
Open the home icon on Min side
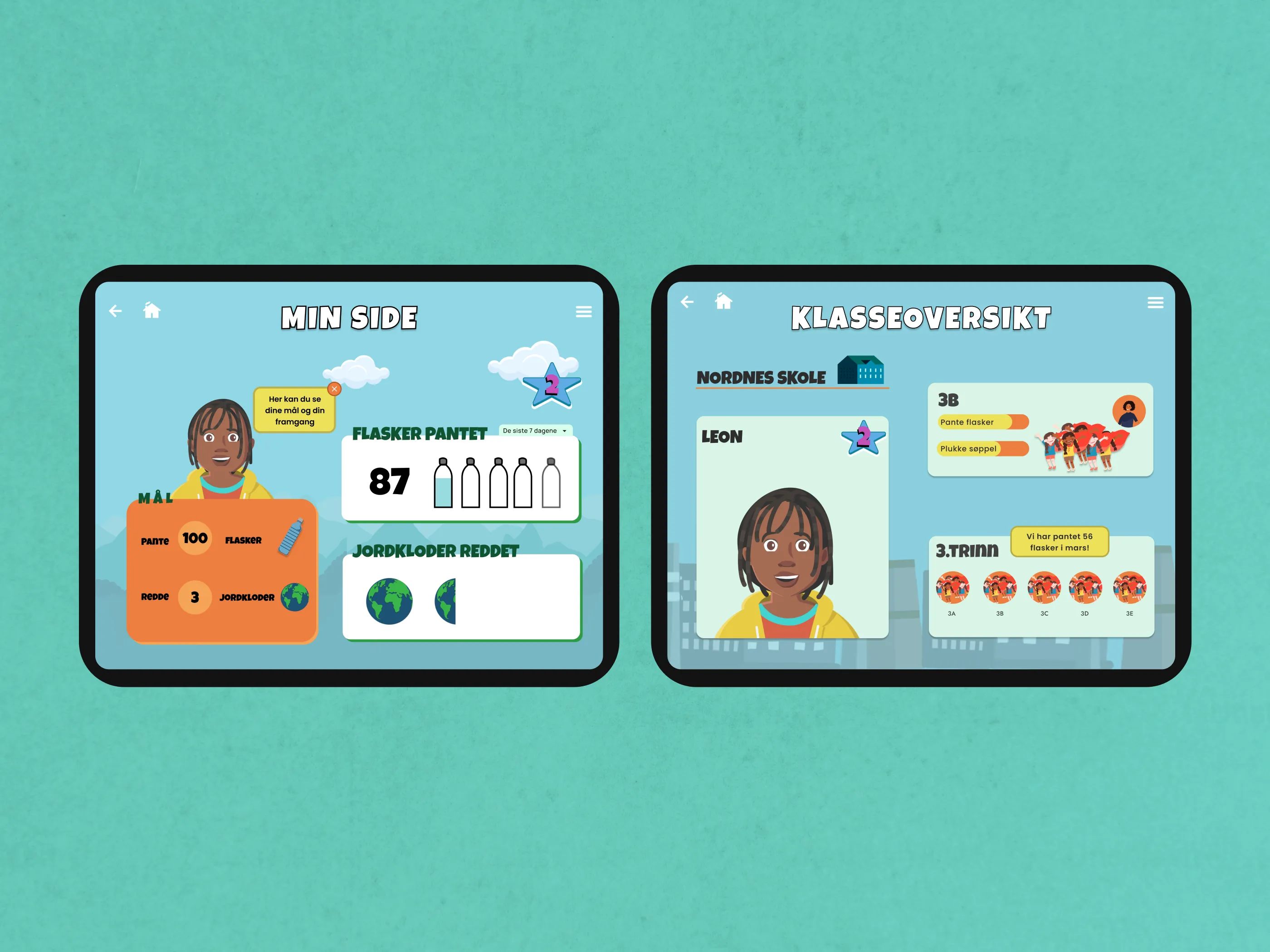[152, 311]
